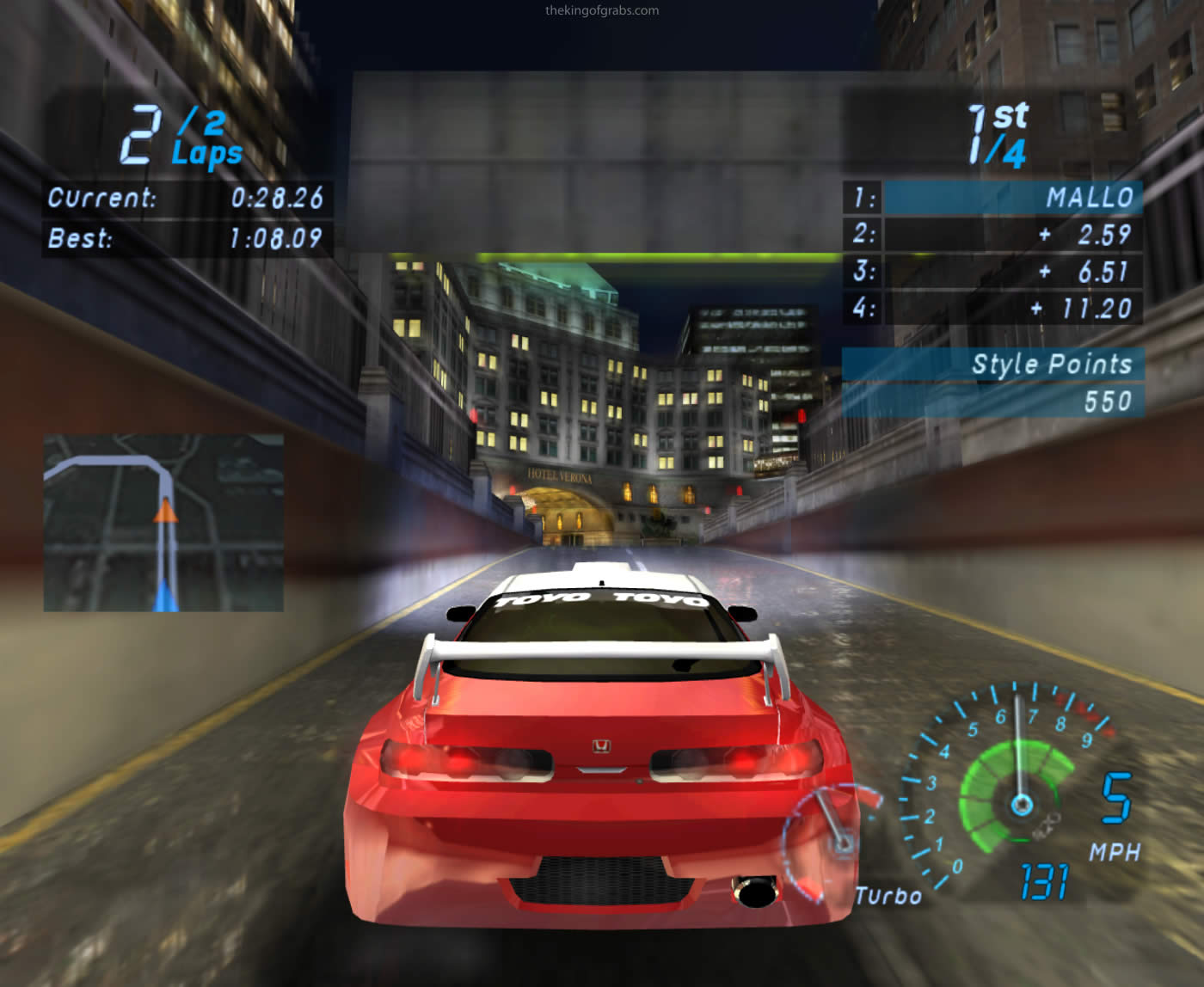This screenshot has height=987, width=1204.
Task: Select the Current time label
Action: point(99,199)
